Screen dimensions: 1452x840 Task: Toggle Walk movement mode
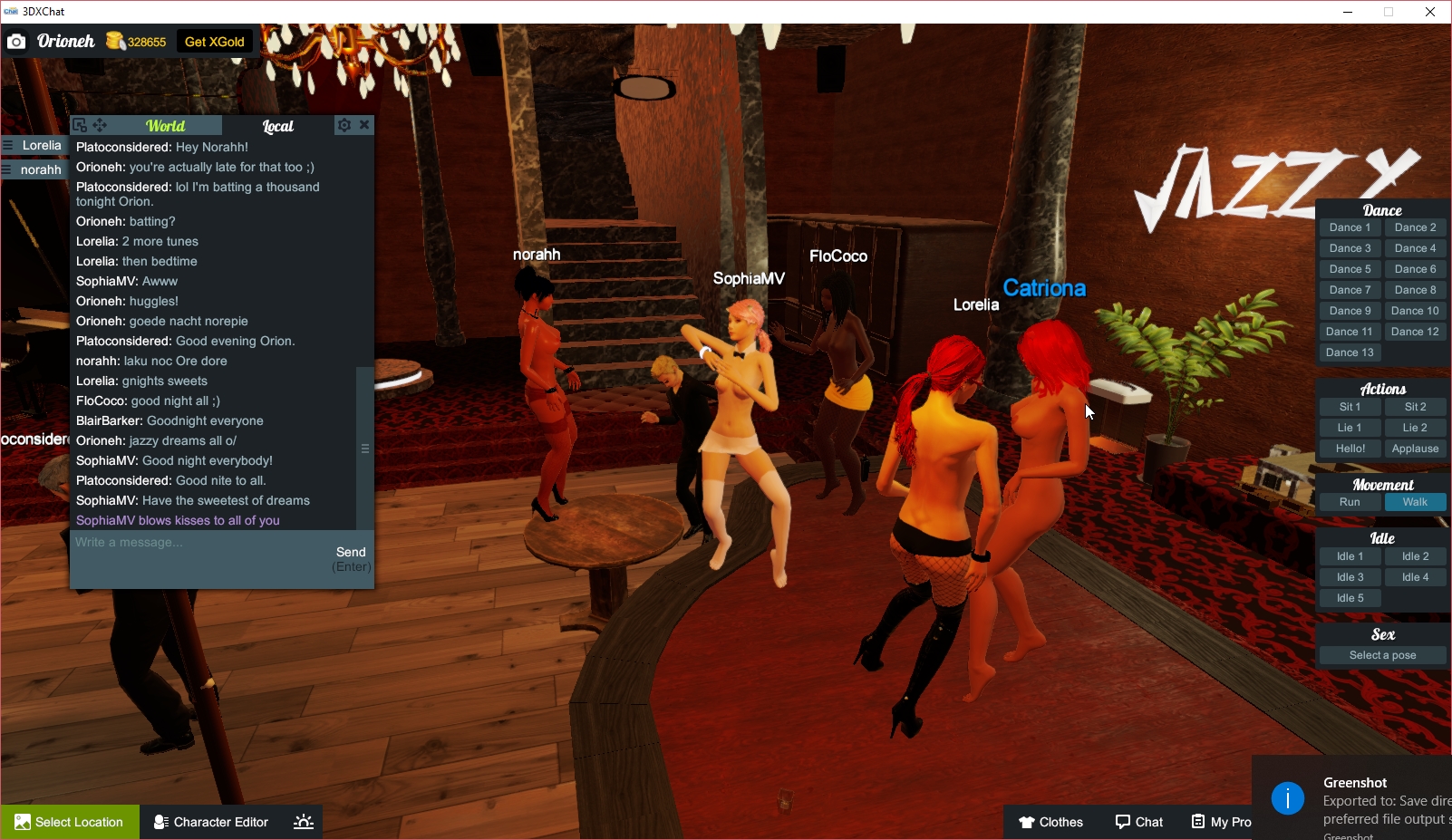click(x=1415, y=501)
